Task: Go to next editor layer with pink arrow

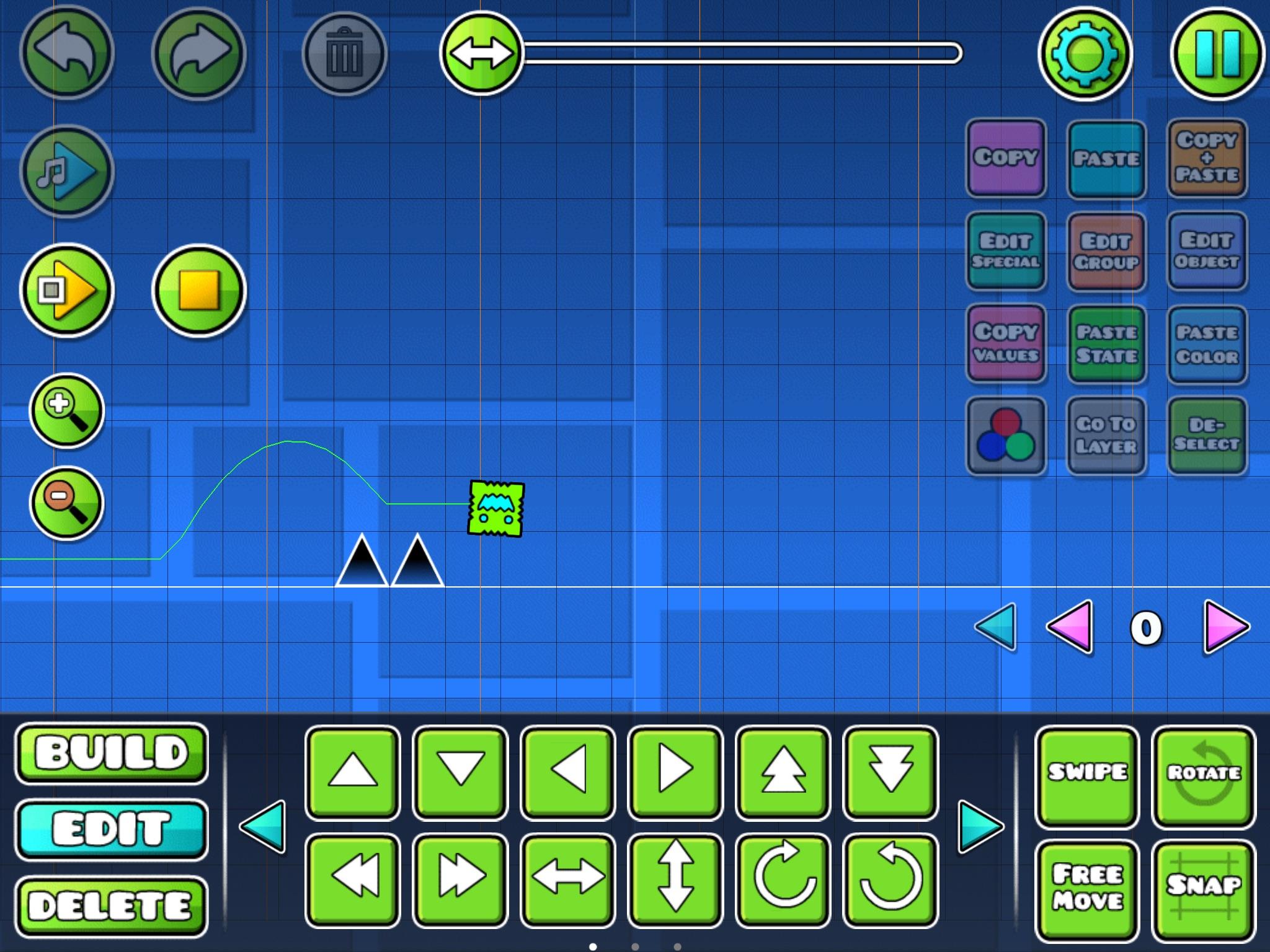Action: (1225, 628)
